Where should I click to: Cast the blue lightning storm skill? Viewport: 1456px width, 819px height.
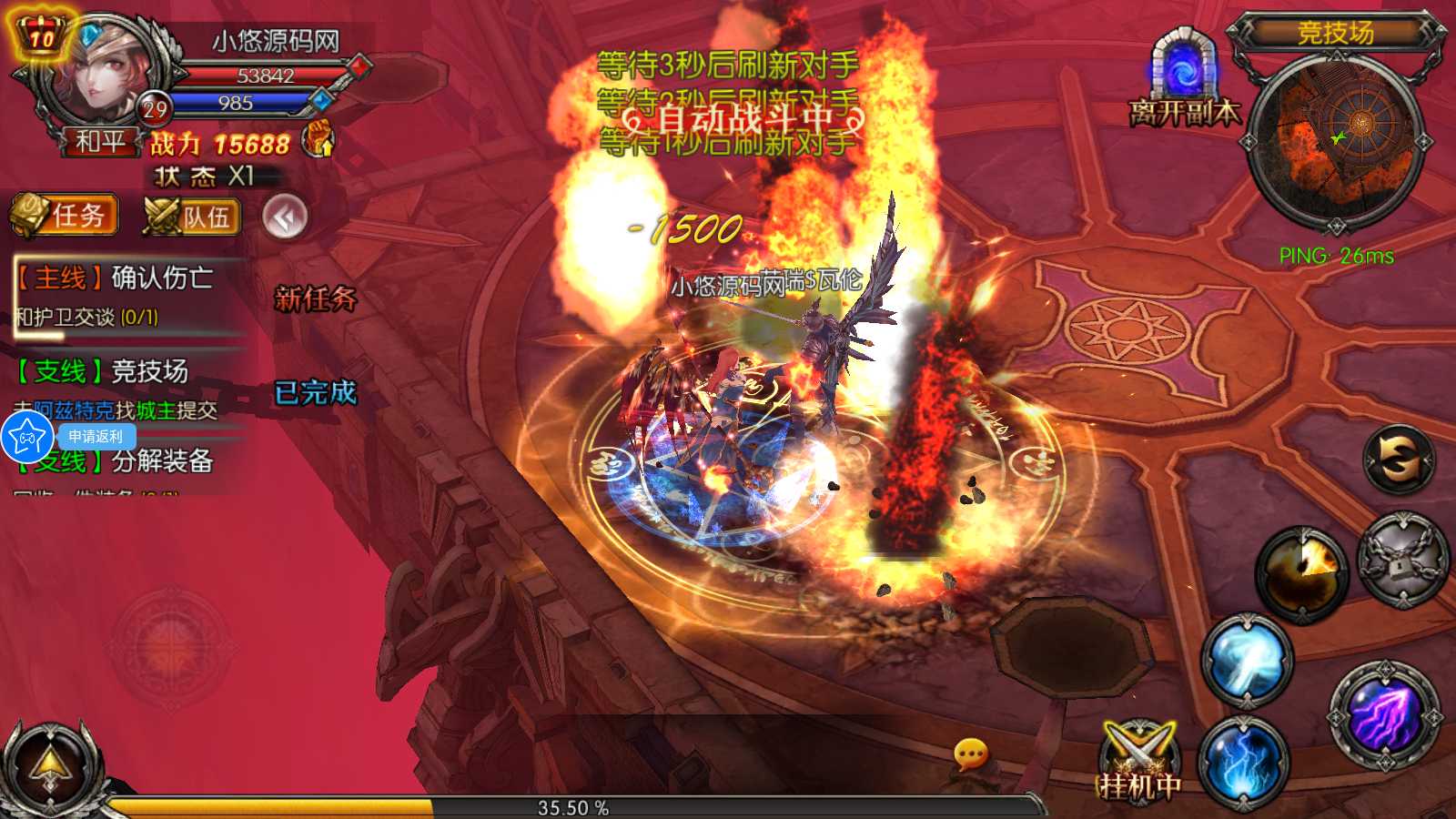[1242, 763]
